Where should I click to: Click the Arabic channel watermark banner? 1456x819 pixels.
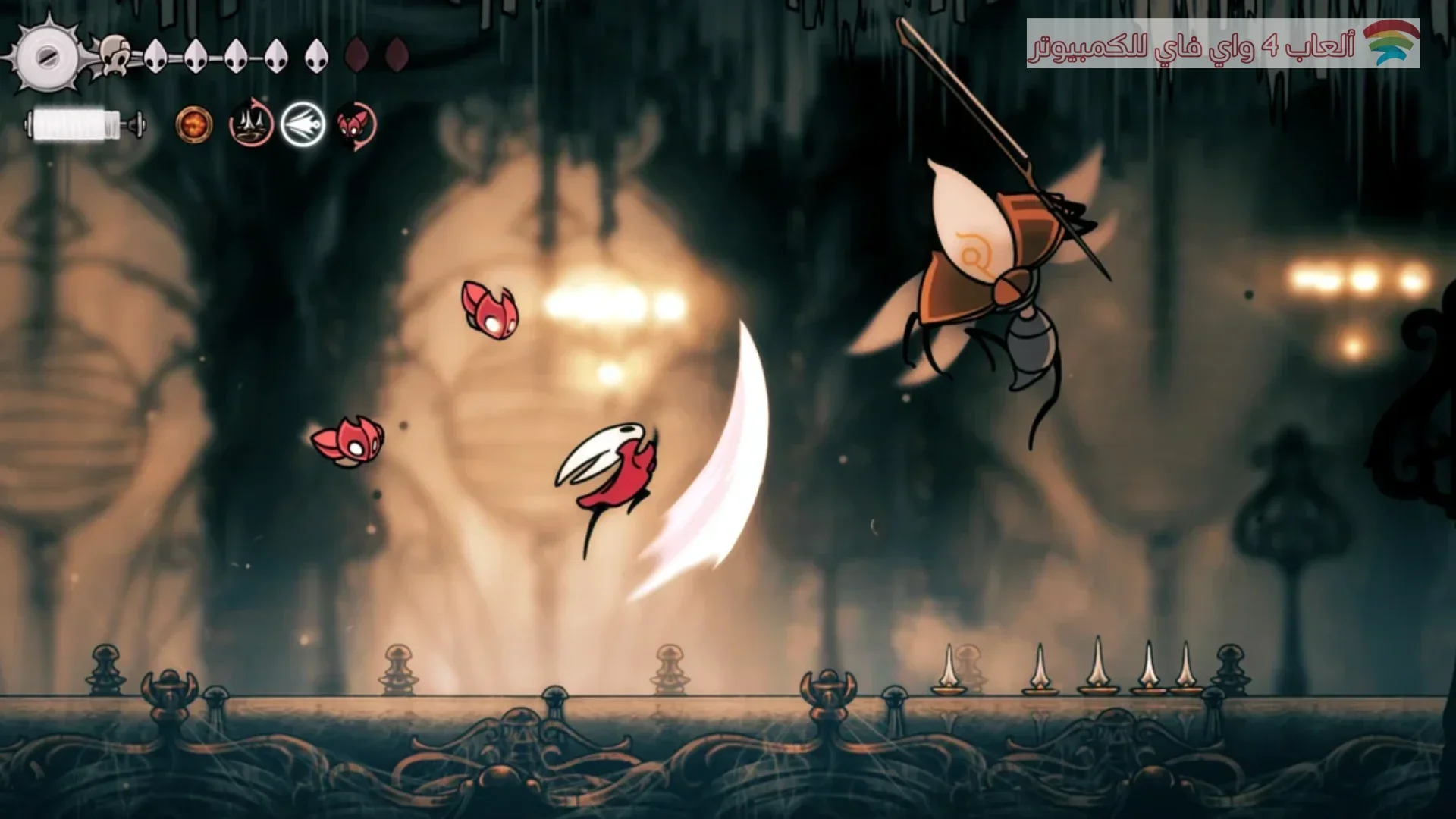1222,44
